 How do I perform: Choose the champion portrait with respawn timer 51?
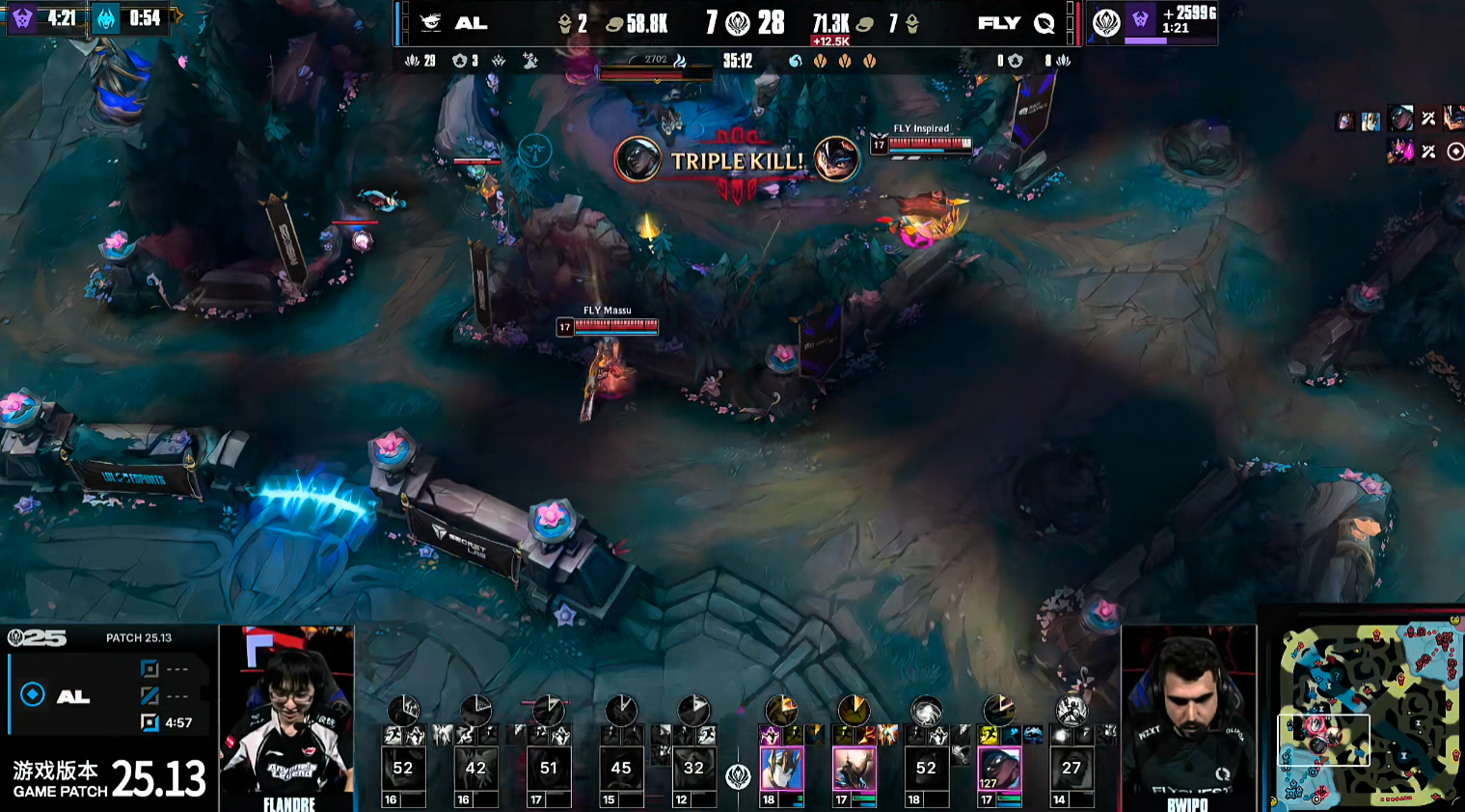point(548,769)
